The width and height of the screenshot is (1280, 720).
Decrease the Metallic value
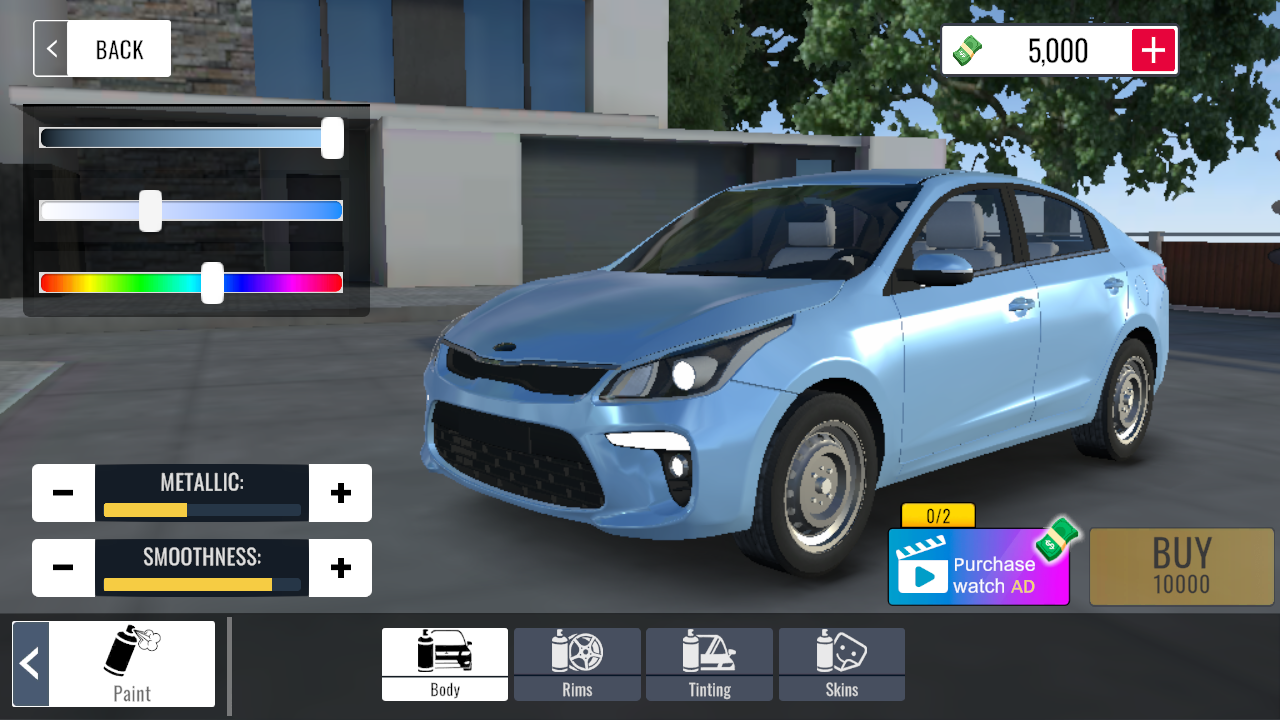63,493
